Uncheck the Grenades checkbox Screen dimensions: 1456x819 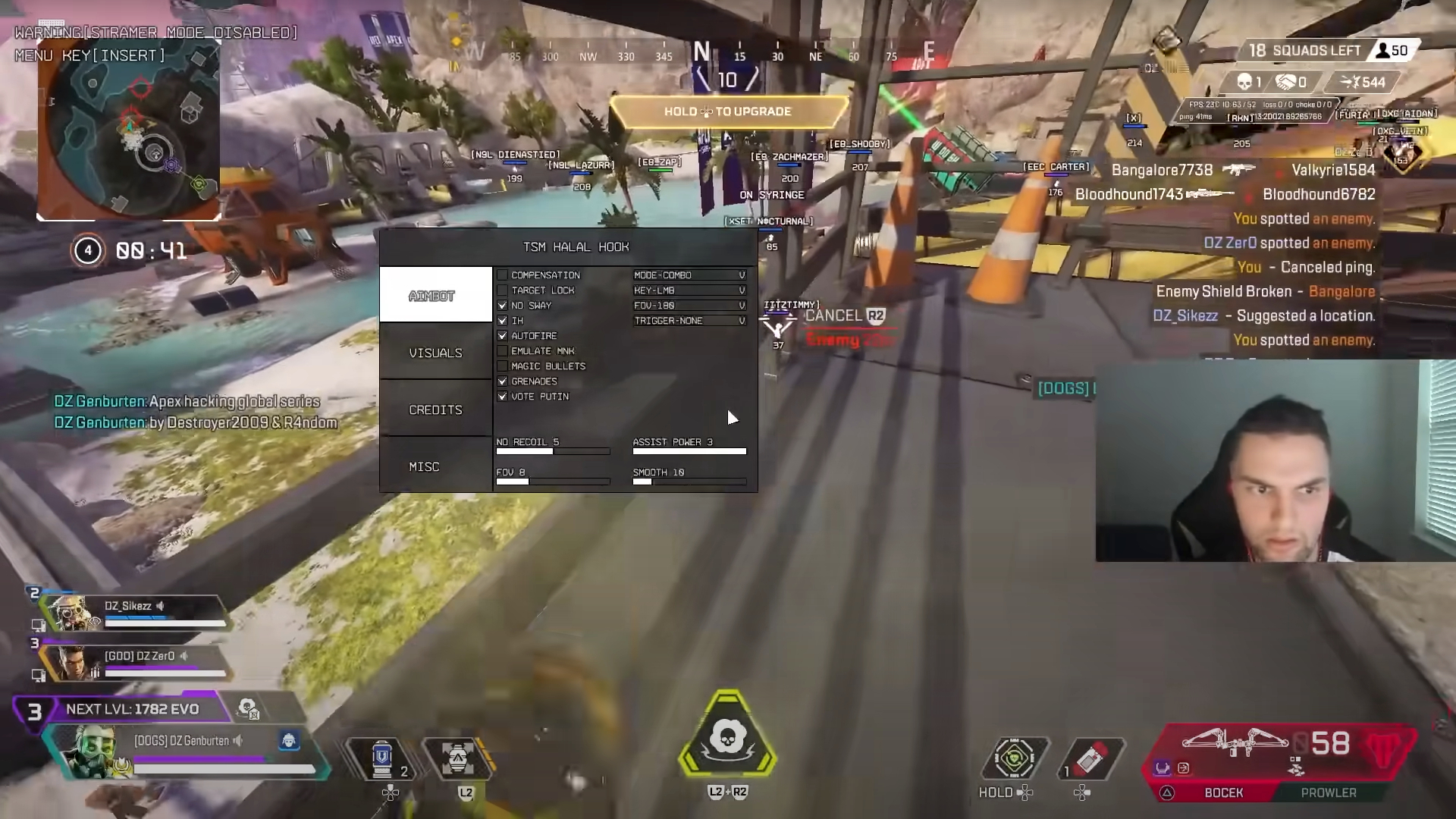pyautogui.click(x=502, y=381)
